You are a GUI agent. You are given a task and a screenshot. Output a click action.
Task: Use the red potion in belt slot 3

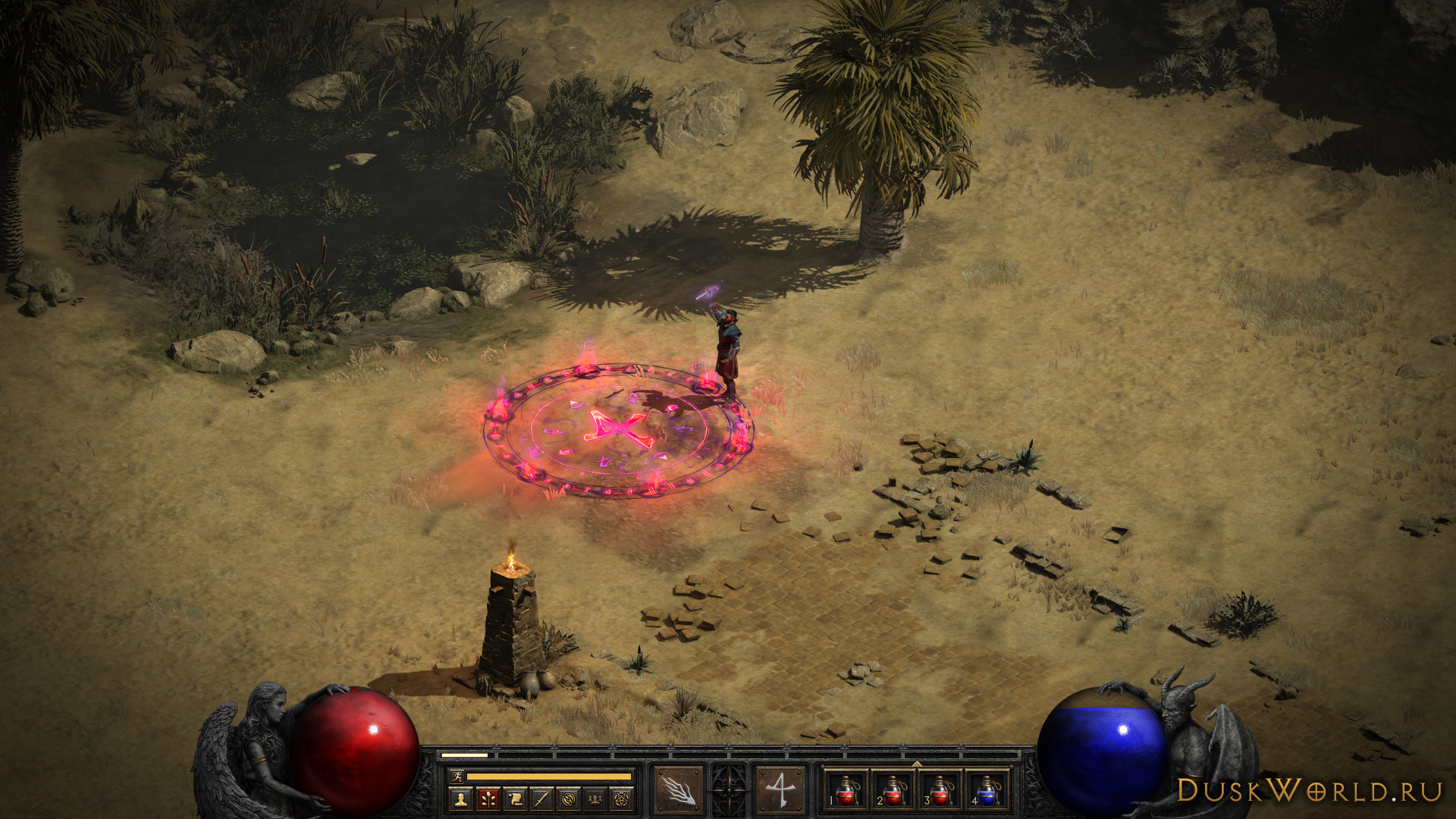point(940,790)
